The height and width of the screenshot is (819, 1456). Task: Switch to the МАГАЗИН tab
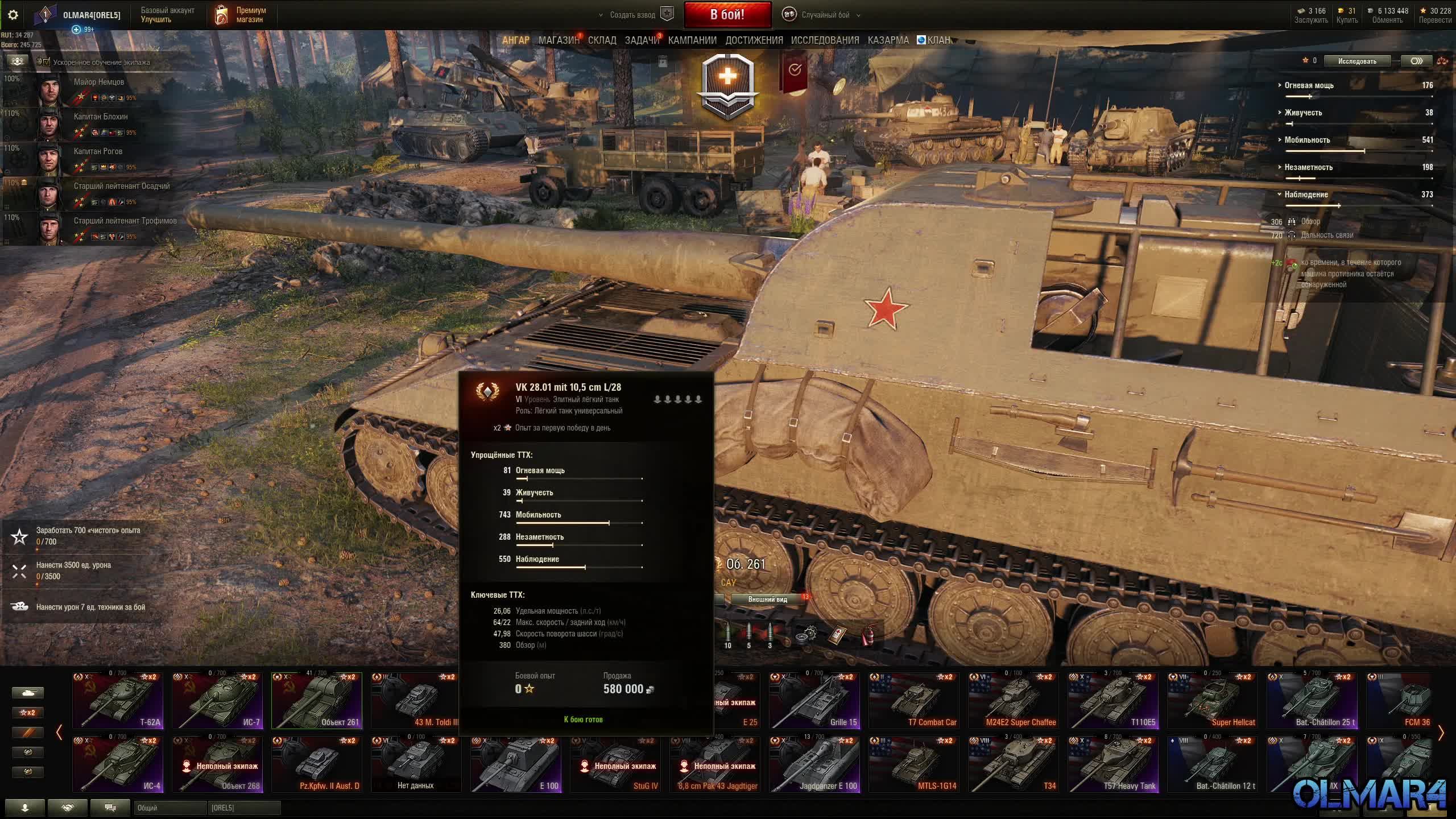(x=559, y=40)
